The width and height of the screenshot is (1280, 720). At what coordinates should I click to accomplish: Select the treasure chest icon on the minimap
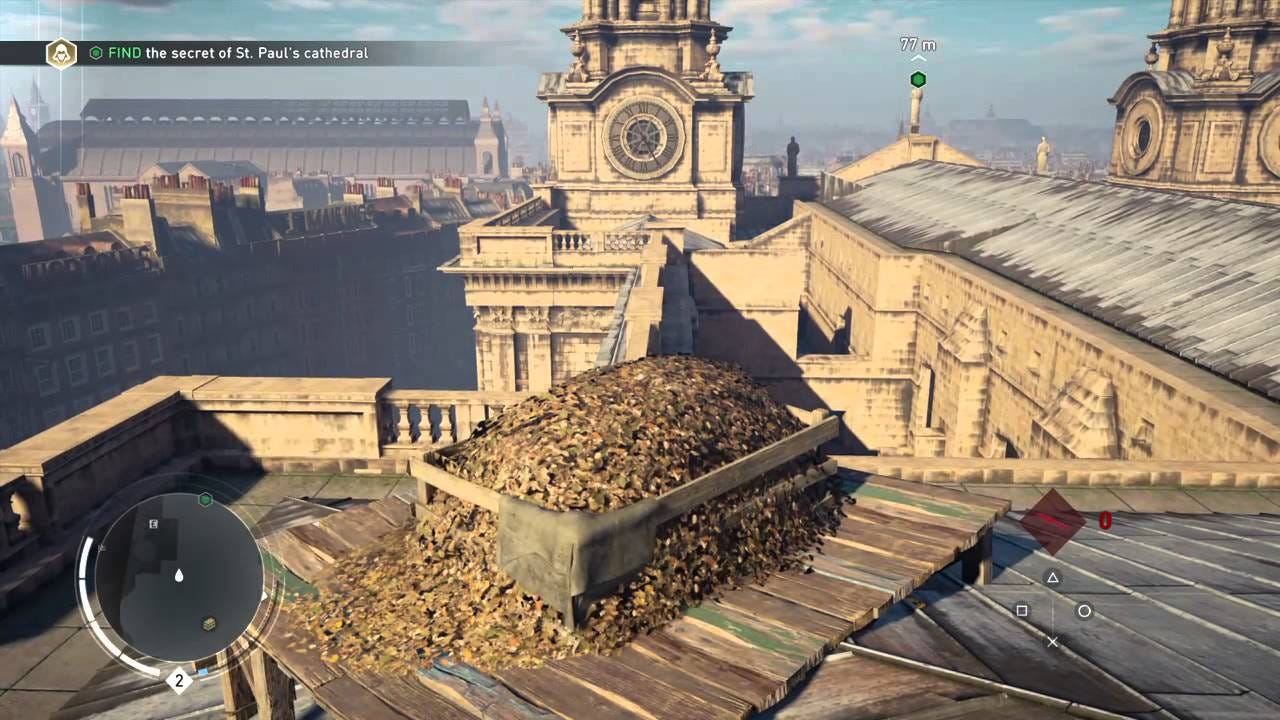pyautogui.click(x=208, y=622)
